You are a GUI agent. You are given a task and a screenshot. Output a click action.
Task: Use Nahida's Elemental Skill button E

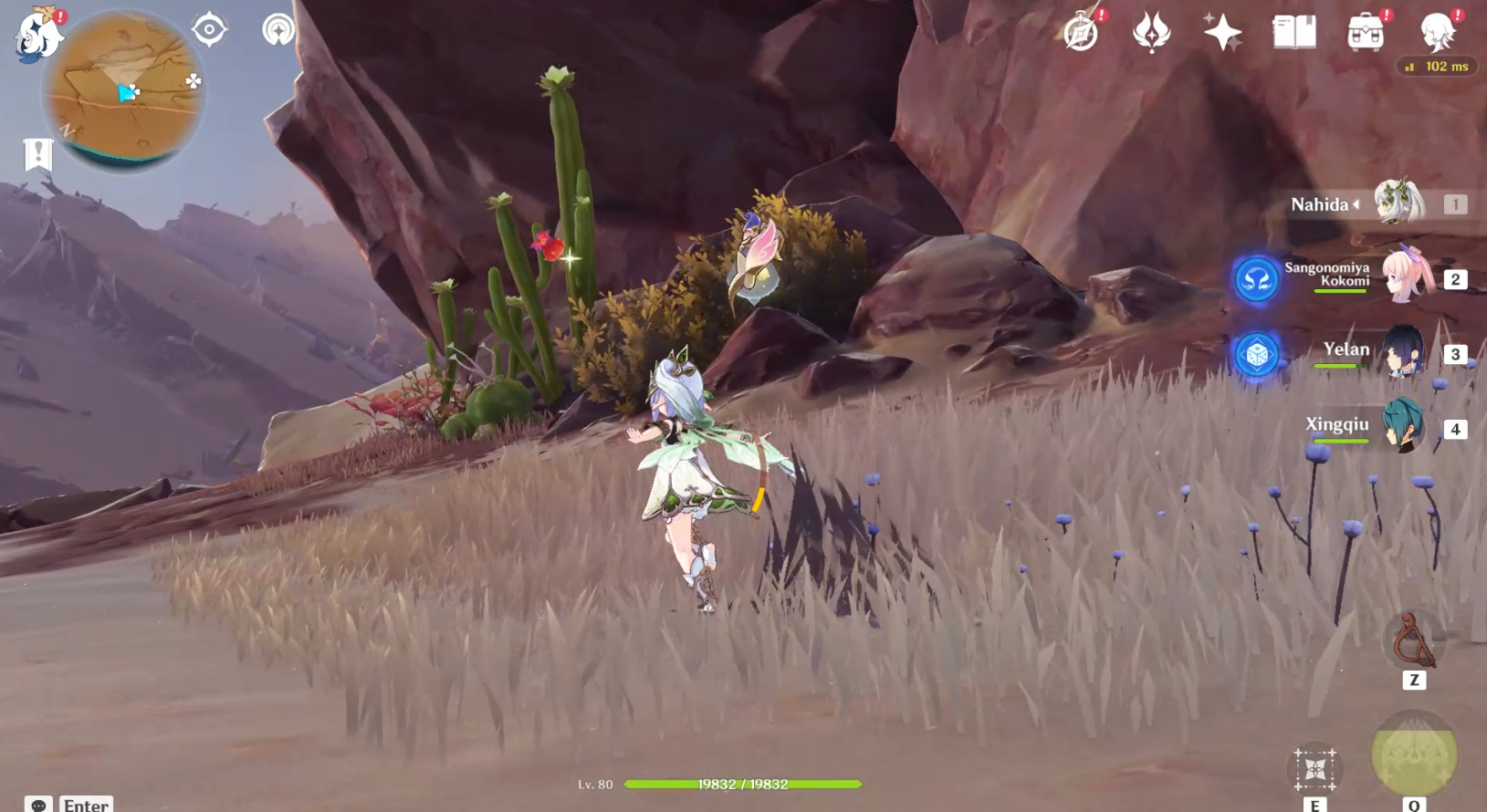[x=1314, y=769]
